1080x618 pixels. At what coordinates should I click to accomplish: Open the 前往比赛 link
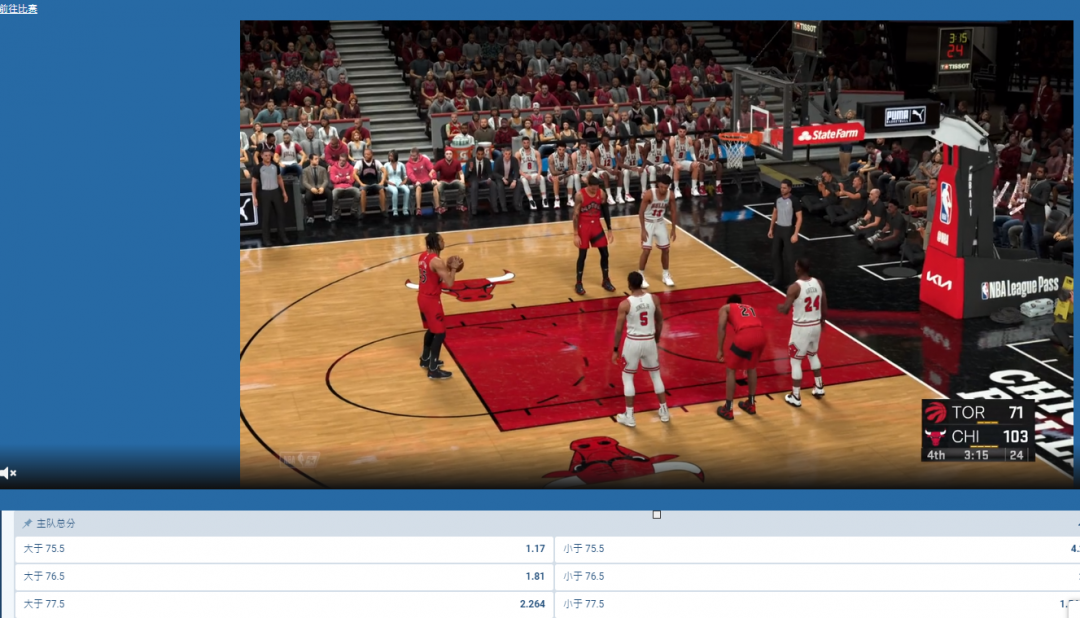coord(19,9)
